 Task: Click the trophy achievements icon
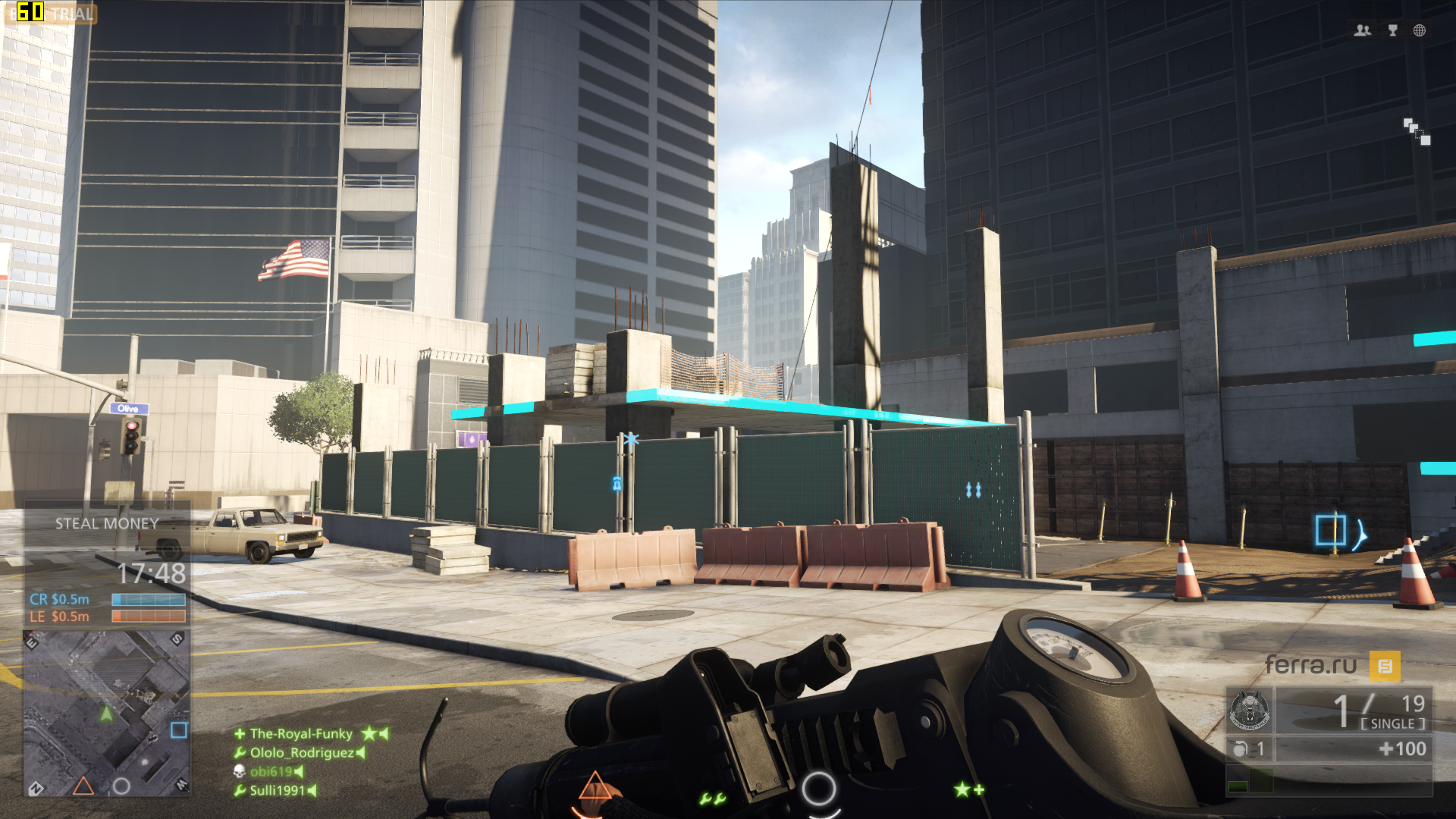[x=1393, y=30]
